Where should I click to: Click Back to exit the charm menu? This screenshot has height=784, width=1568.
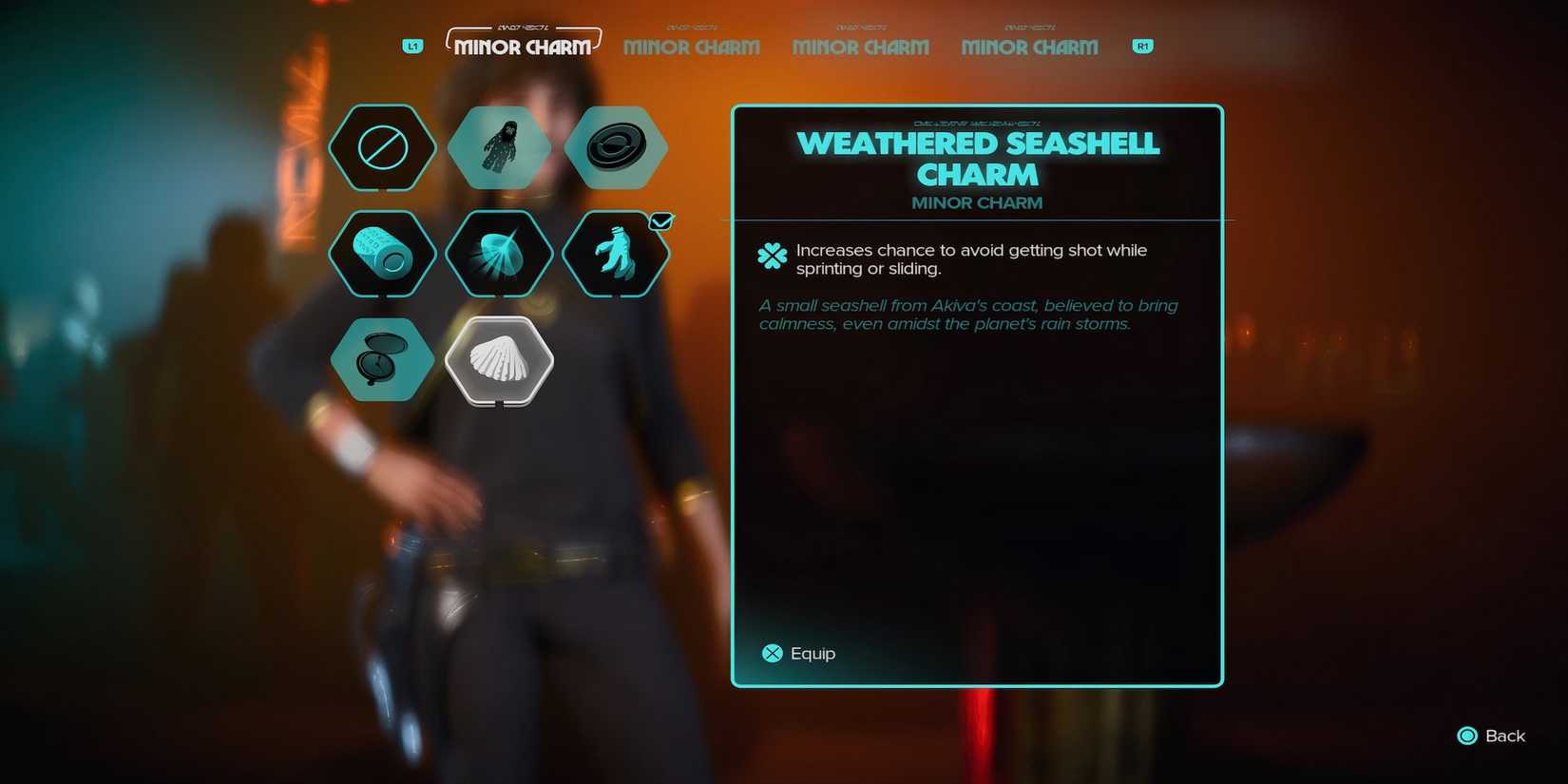(x=1493, y=736)
